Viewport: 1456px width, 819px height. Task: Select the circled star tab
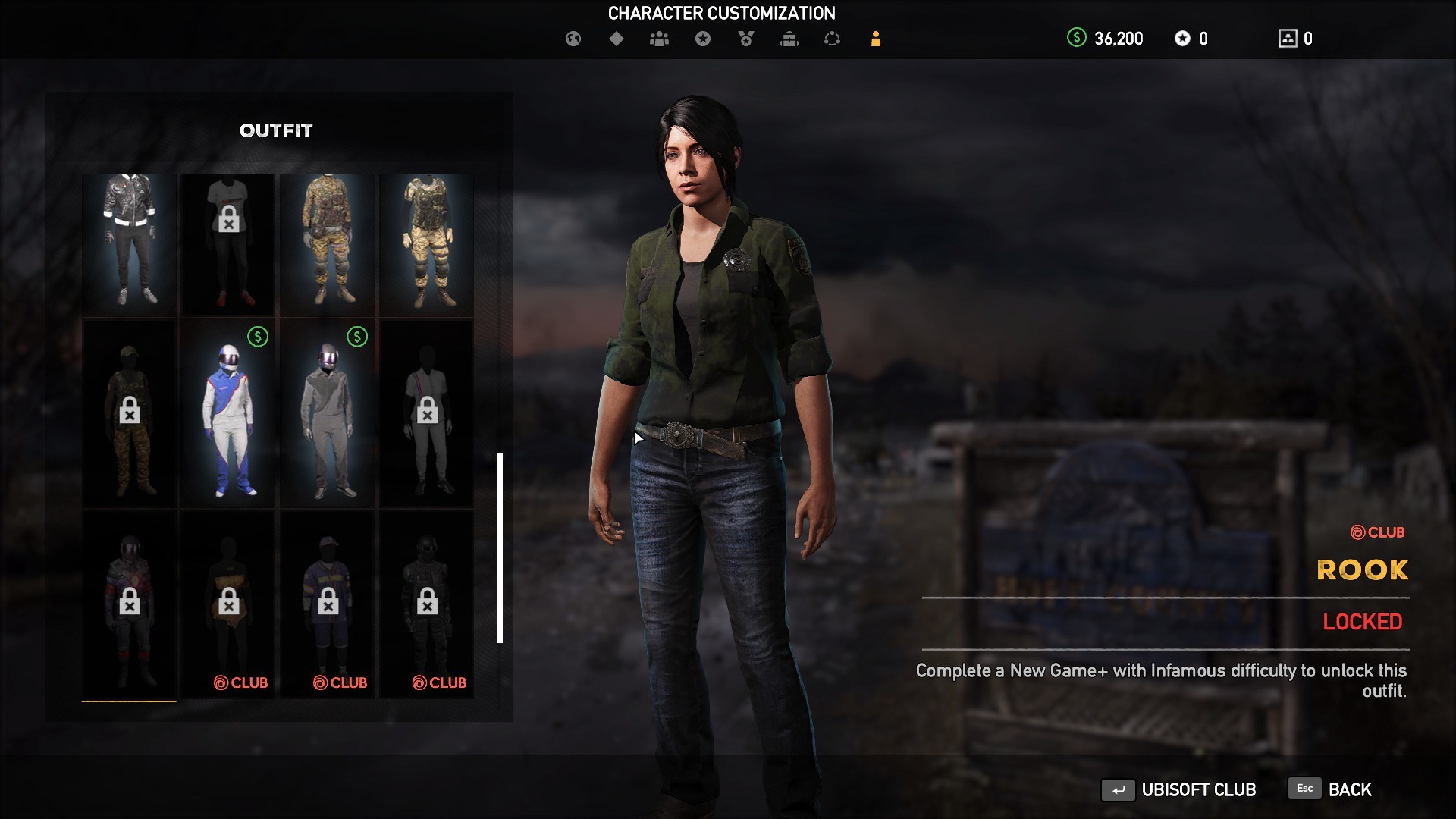(703, 39)
